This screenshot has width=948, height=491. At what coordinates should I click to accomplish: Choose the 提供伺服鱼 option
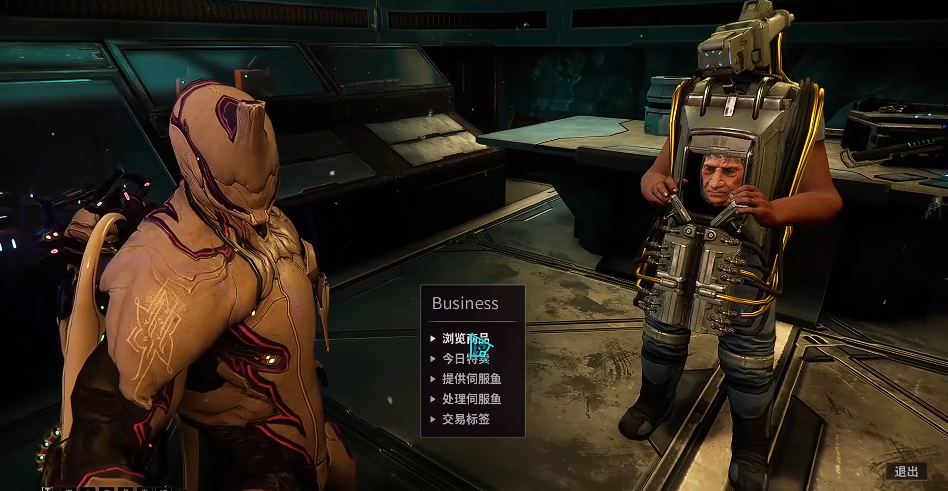[471, 379]
